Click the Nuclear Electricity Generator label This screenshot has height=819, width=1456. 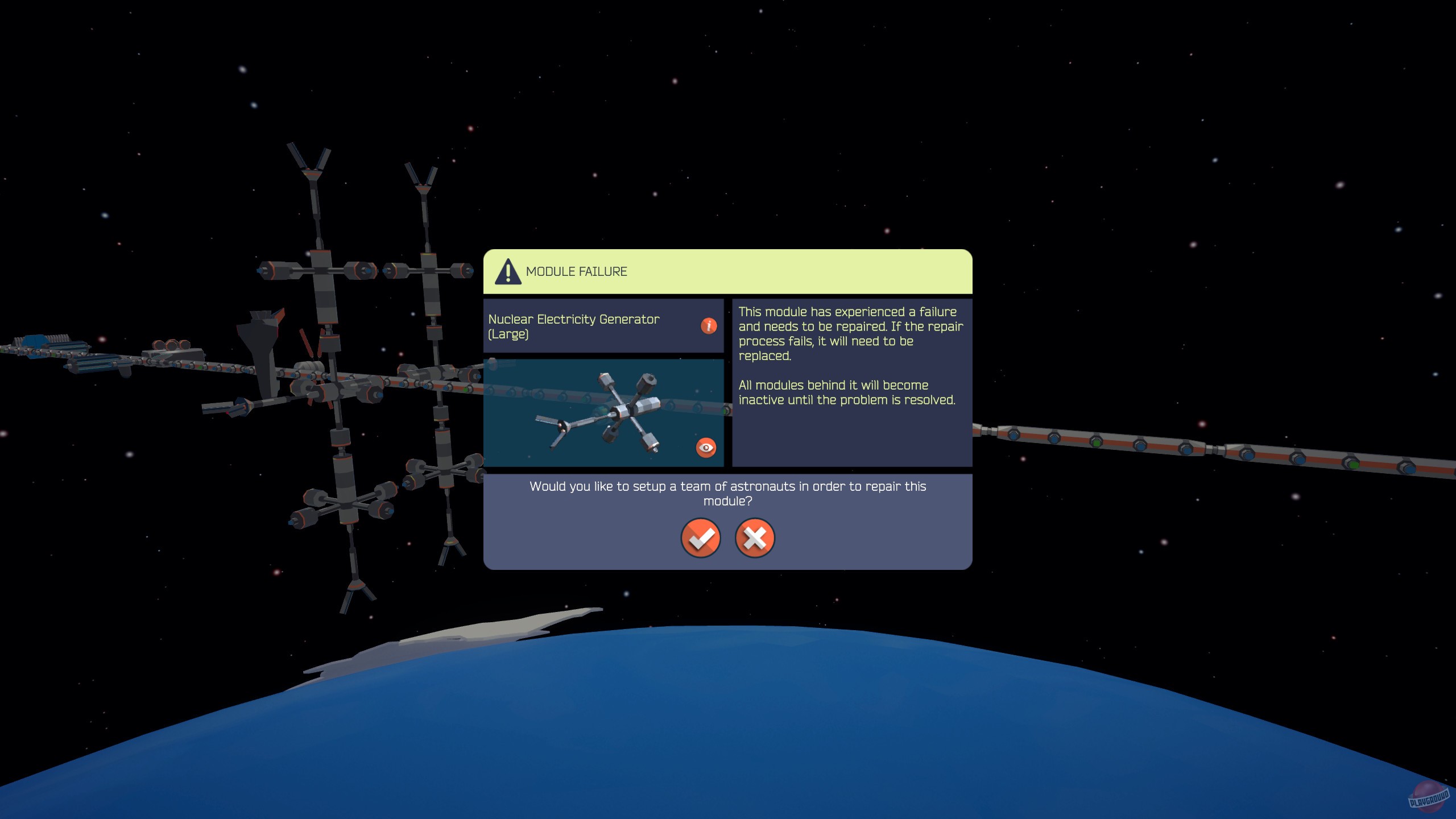(x=574, y=326)
